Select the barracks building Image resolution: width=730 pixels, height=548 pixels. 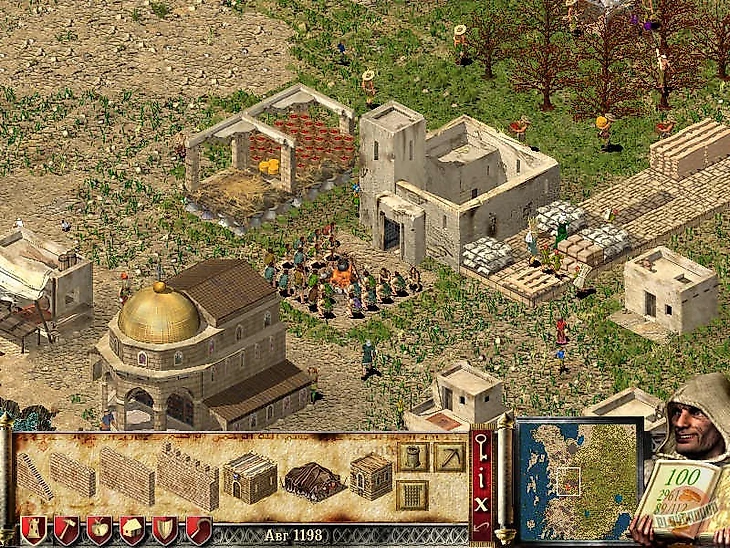point(249,477)
